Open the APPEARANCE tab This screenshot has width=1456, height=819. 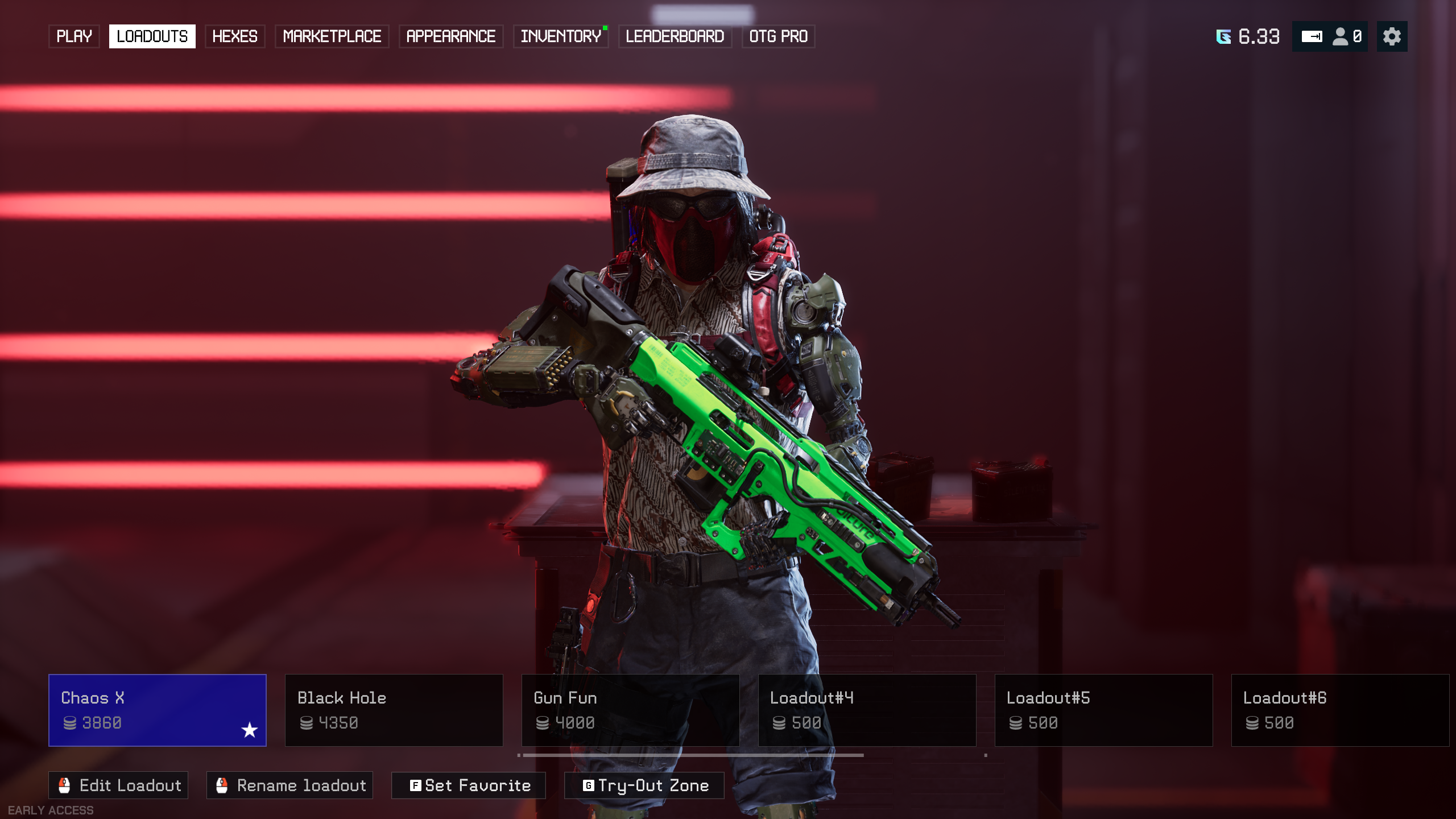tap(450, 36)
